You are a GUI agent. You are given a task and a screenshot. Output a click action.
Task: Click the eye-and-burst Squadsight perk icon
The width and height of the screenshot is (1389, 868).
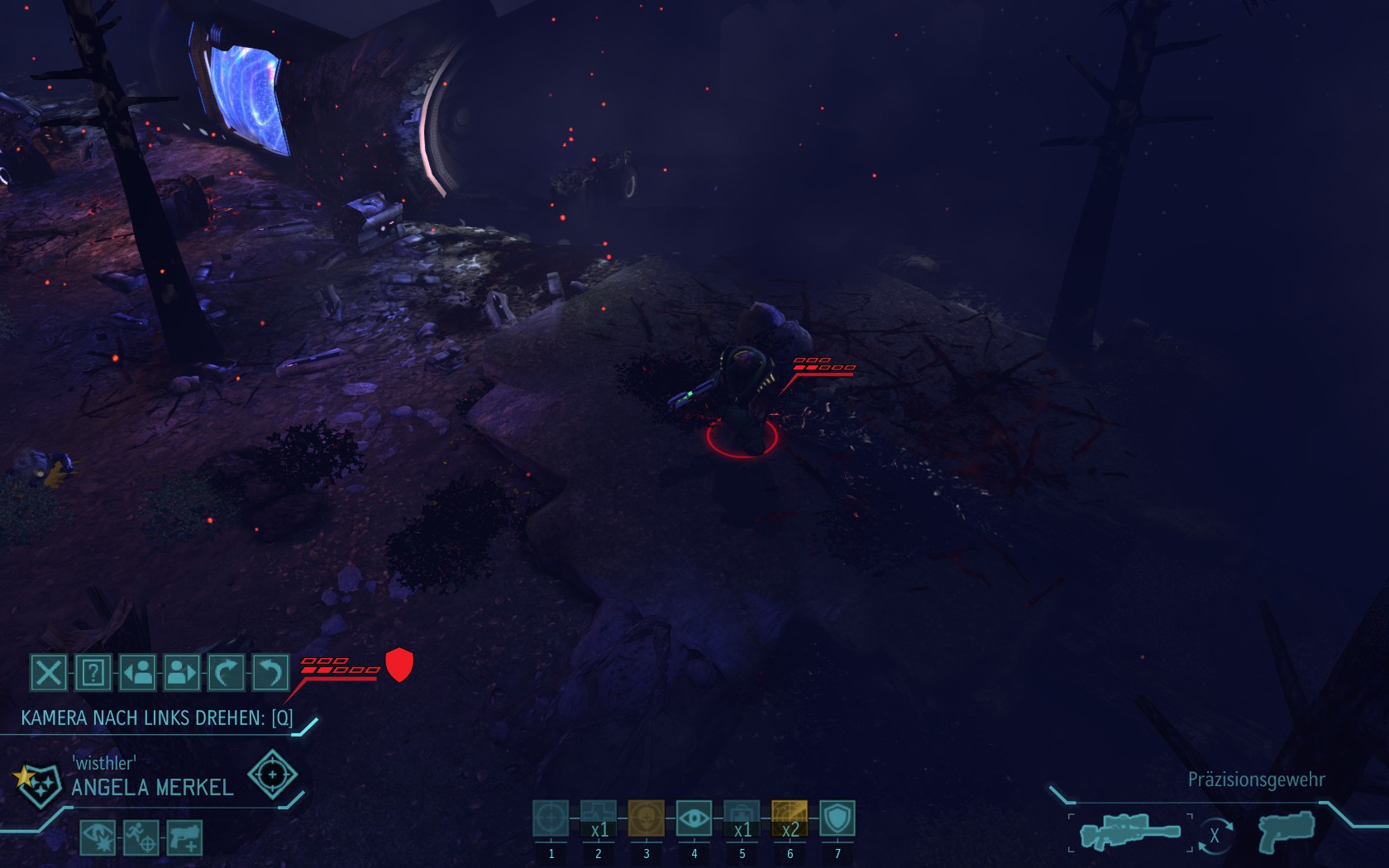coord(98,837)
